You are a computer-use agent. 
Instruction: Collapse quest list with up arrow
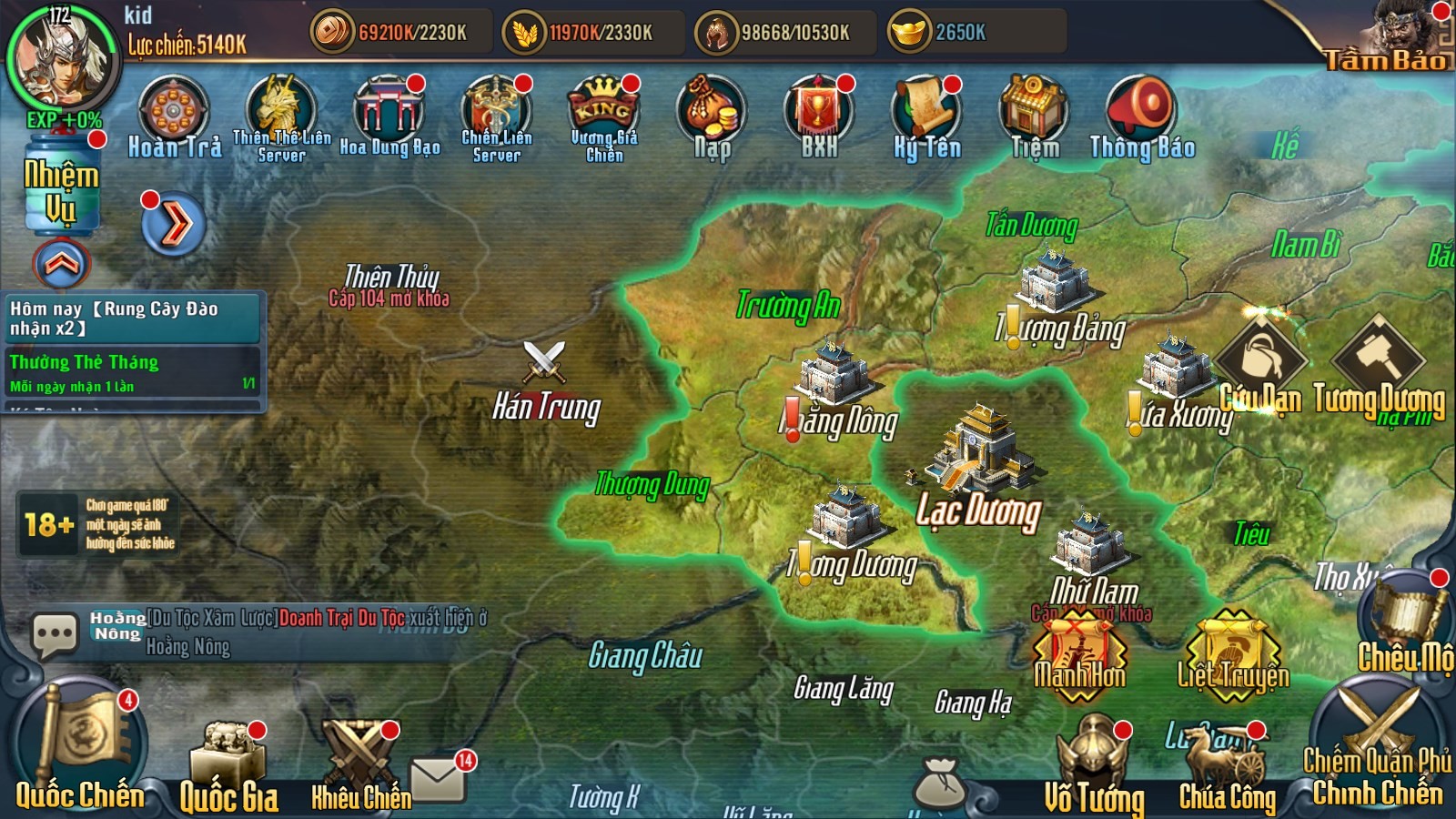62,264
